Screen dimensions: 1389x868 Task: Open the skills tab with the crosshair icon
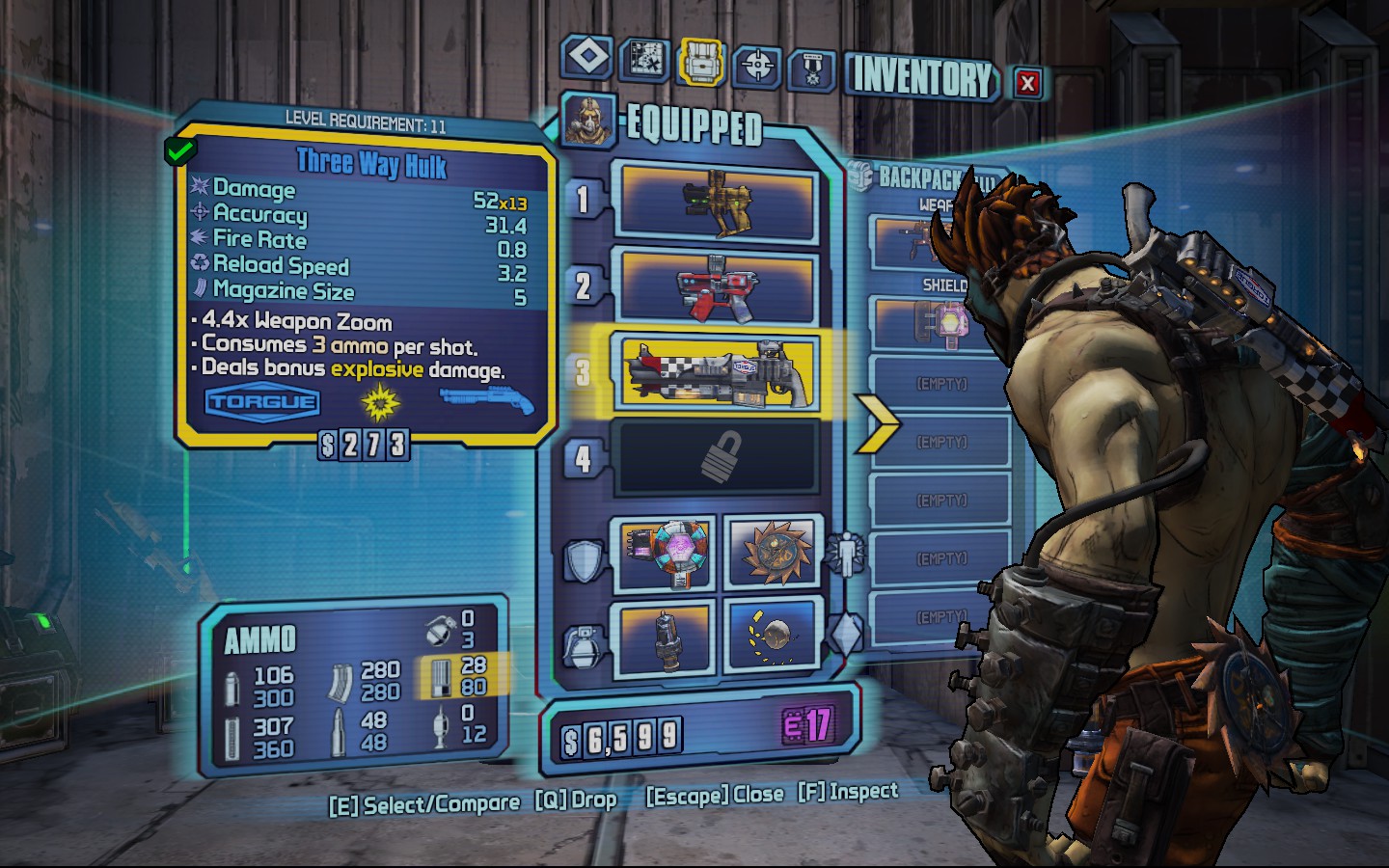757,67
